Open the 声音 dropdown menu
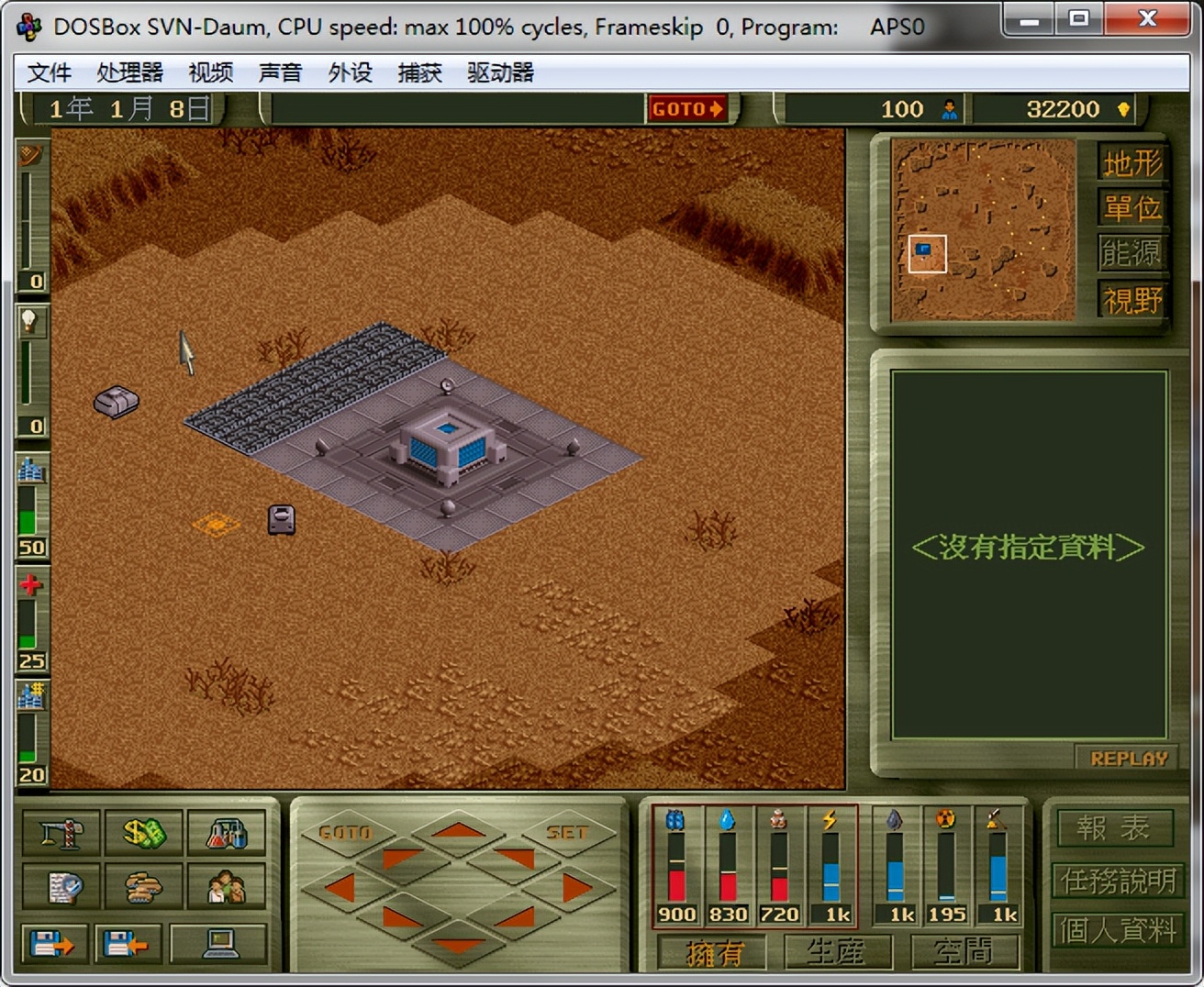The width and height of the screenshot is (1204, 987). pyautogui.click(x=279, y=72)
